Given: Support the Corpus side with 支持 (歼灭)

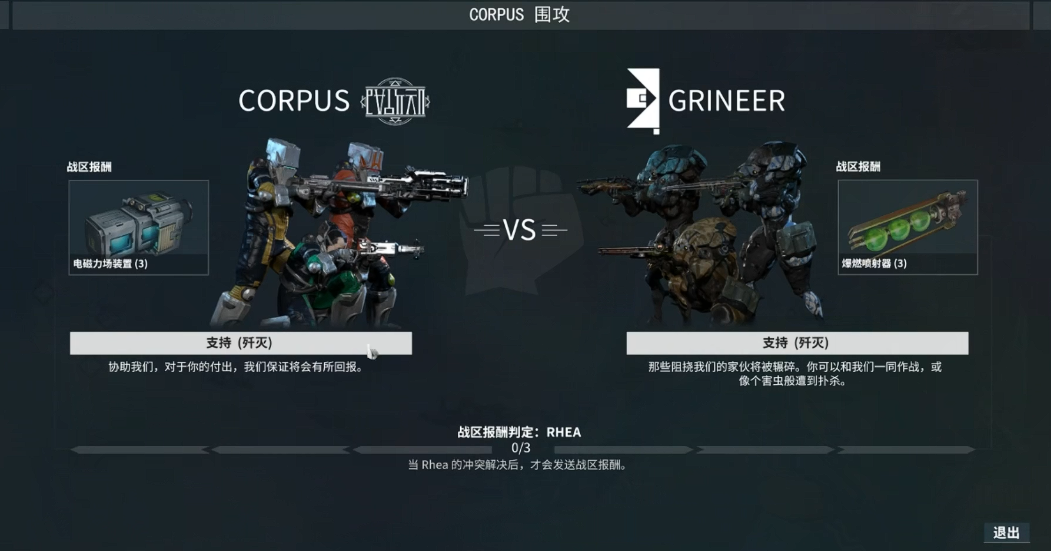Looking at the screenshot, I should pos(240,343).
